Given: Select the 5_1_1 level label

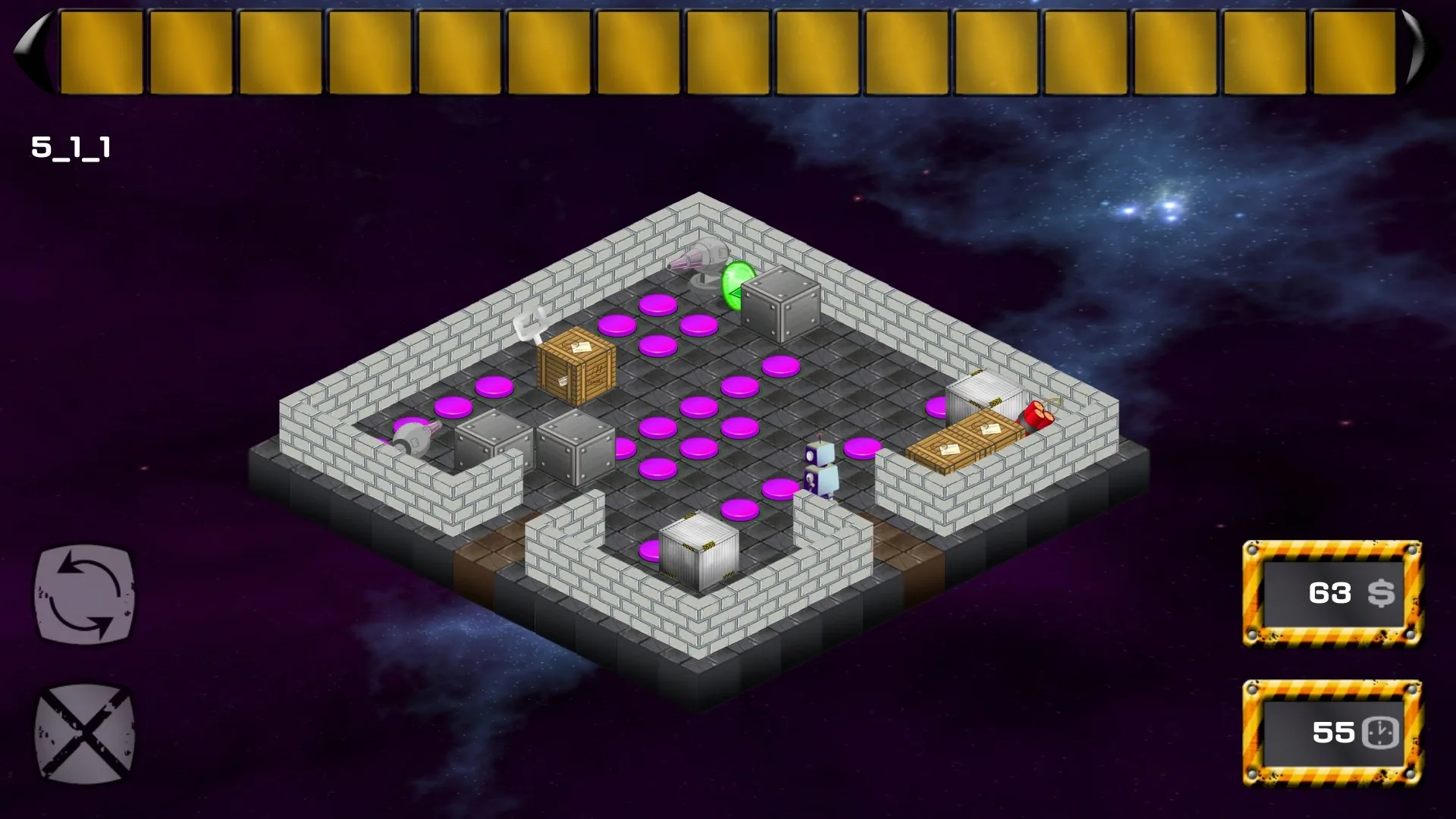Looking at the screenshot, I should [x=70, y=149].
